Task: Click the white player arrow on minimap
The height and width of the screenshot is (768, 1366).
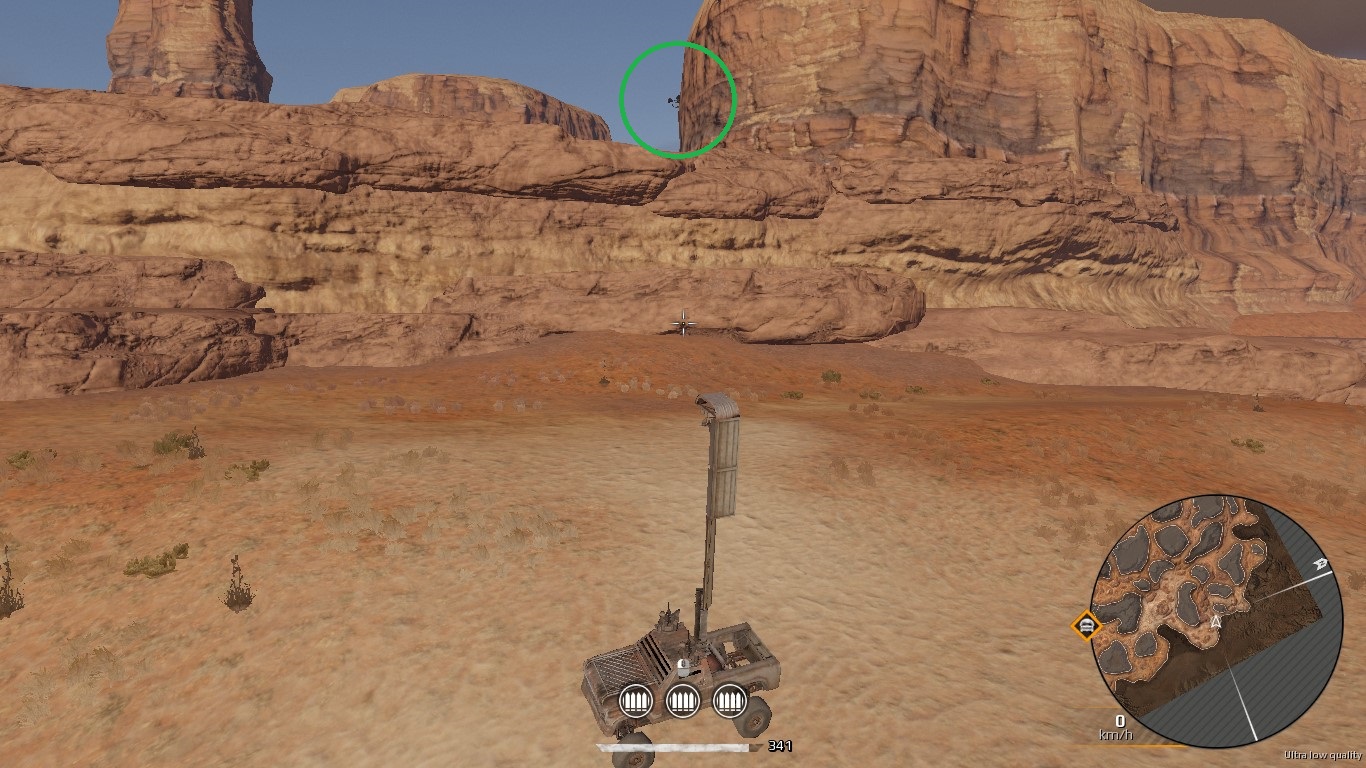Action: (x=1216, y=621)
